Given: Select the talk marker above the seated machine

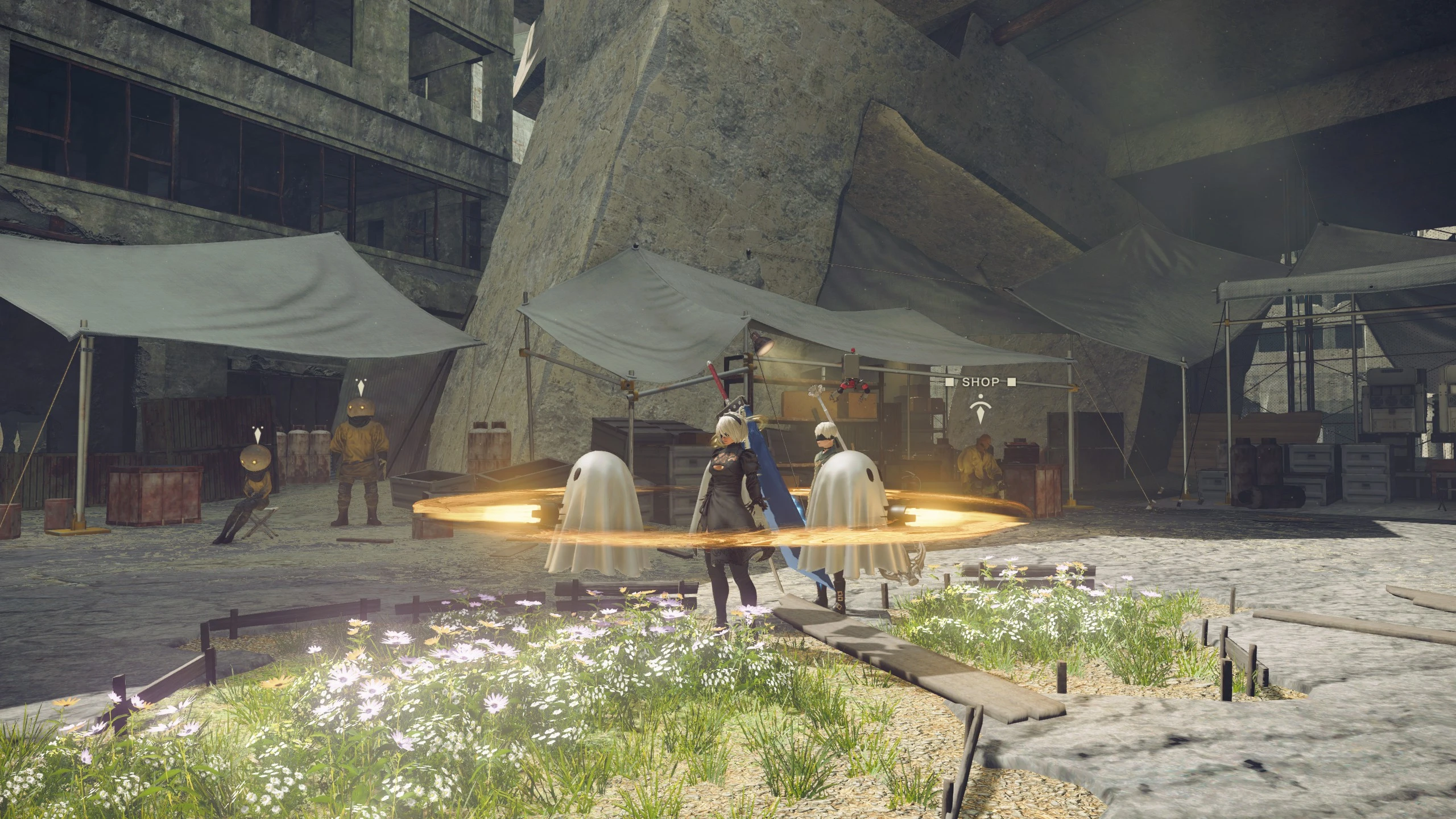Looking at the screenshot, I should [257, 434].
